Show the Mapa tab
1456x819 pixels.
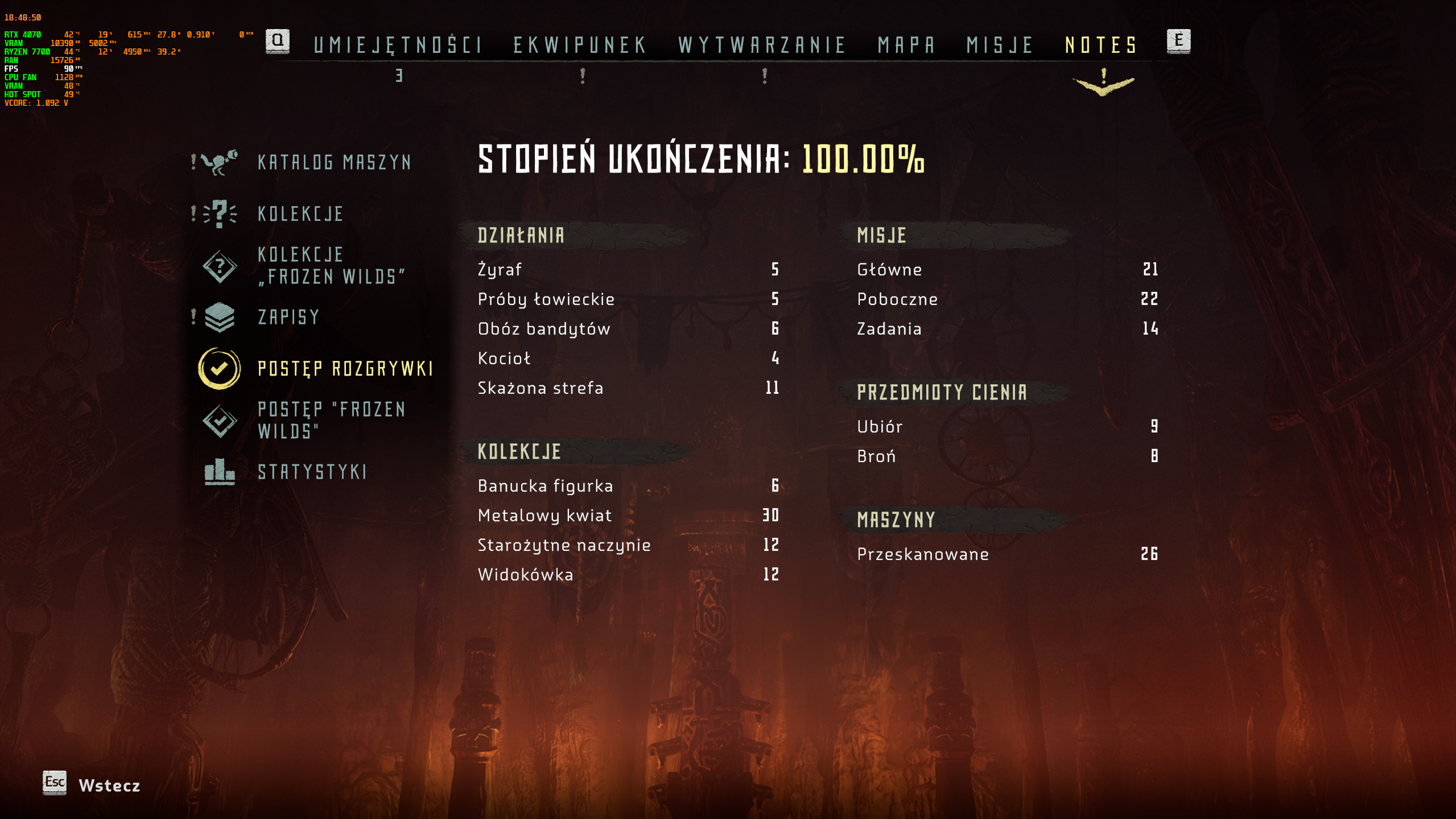[x=906, y=45]
